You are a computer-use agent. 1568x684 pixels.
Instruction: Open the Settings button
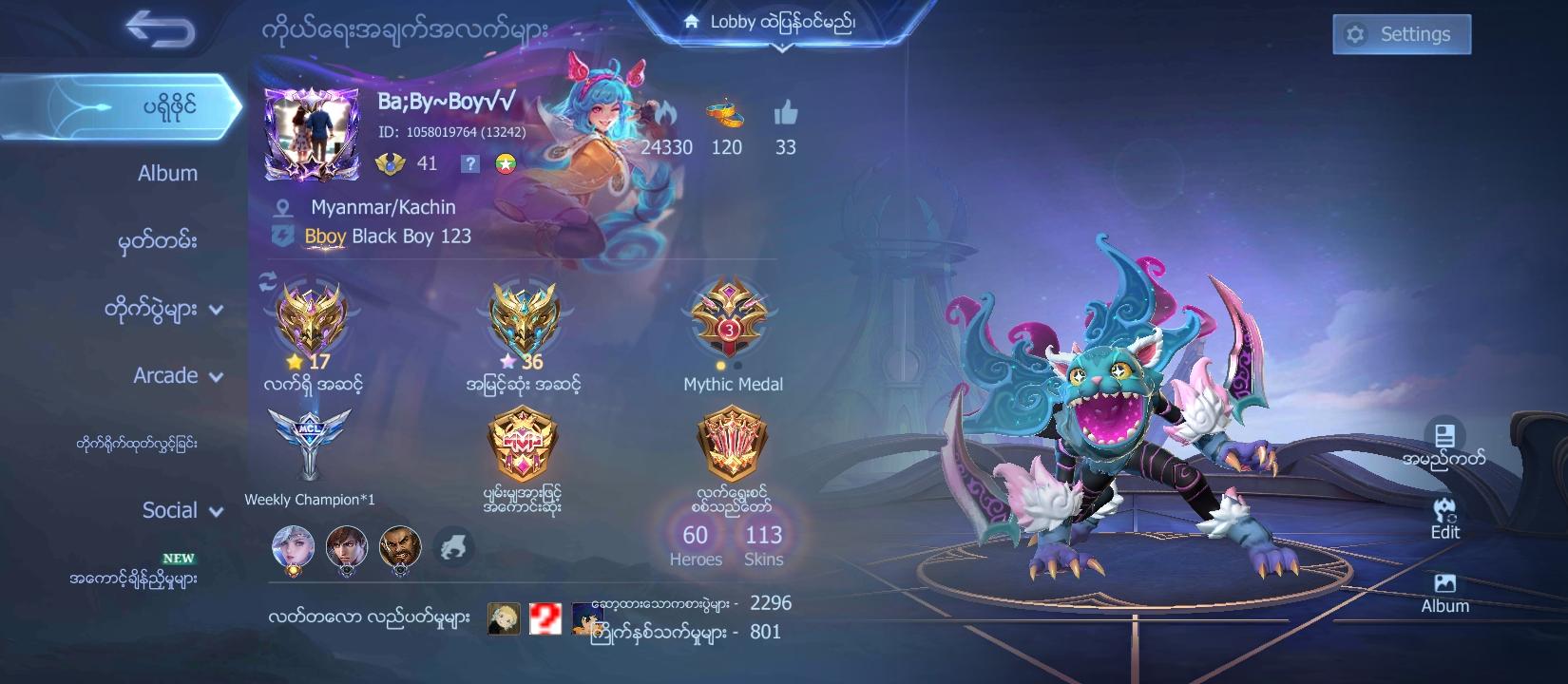pos(1401,34)
